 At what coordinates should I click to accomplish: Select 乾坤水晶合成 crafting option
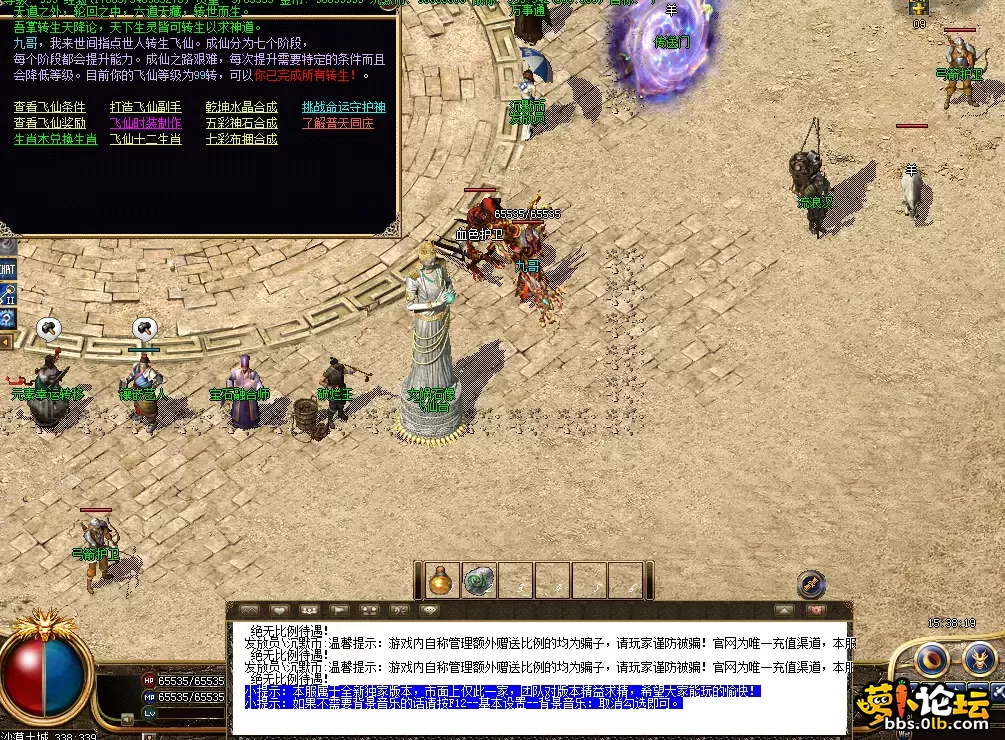click(241, 107)
